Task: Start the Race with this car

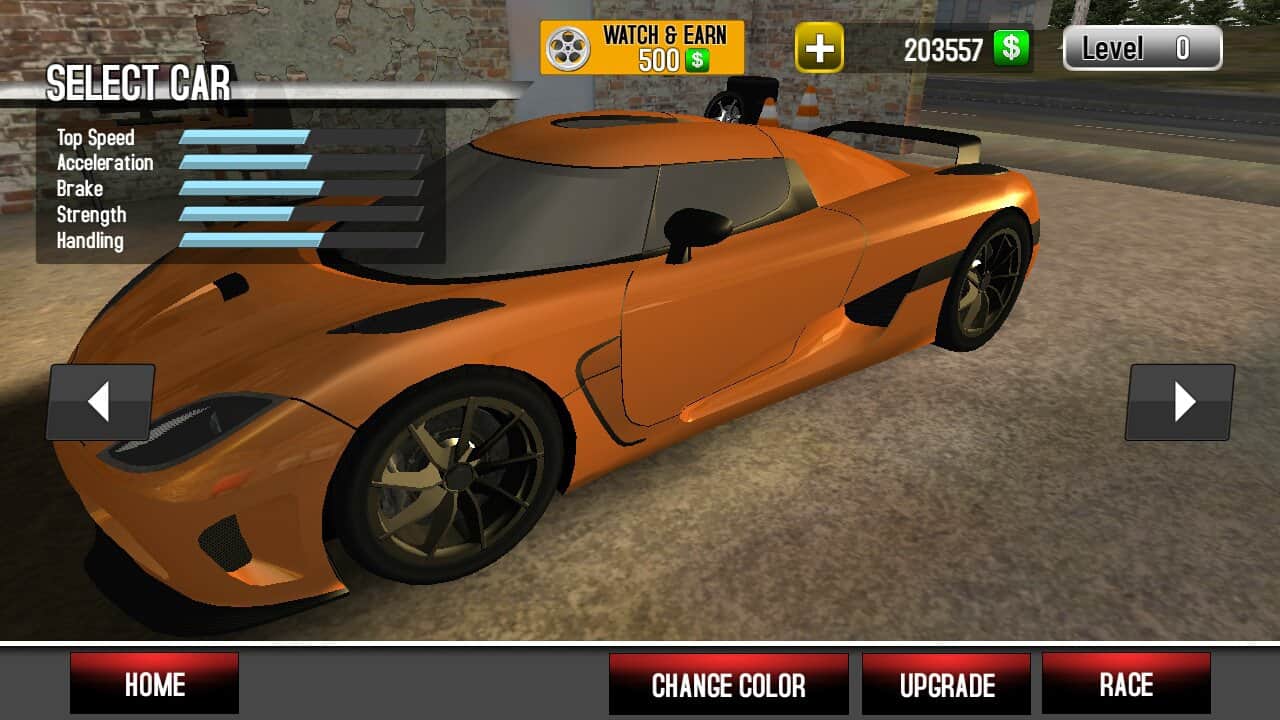Action: (x=1126, y=684)
